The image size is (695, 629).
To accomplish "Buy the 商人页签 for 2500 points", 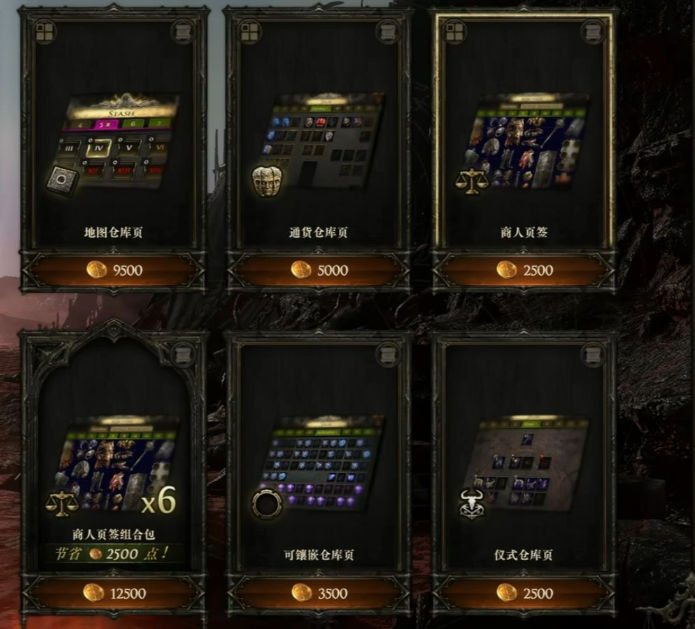I will (525, 270).
